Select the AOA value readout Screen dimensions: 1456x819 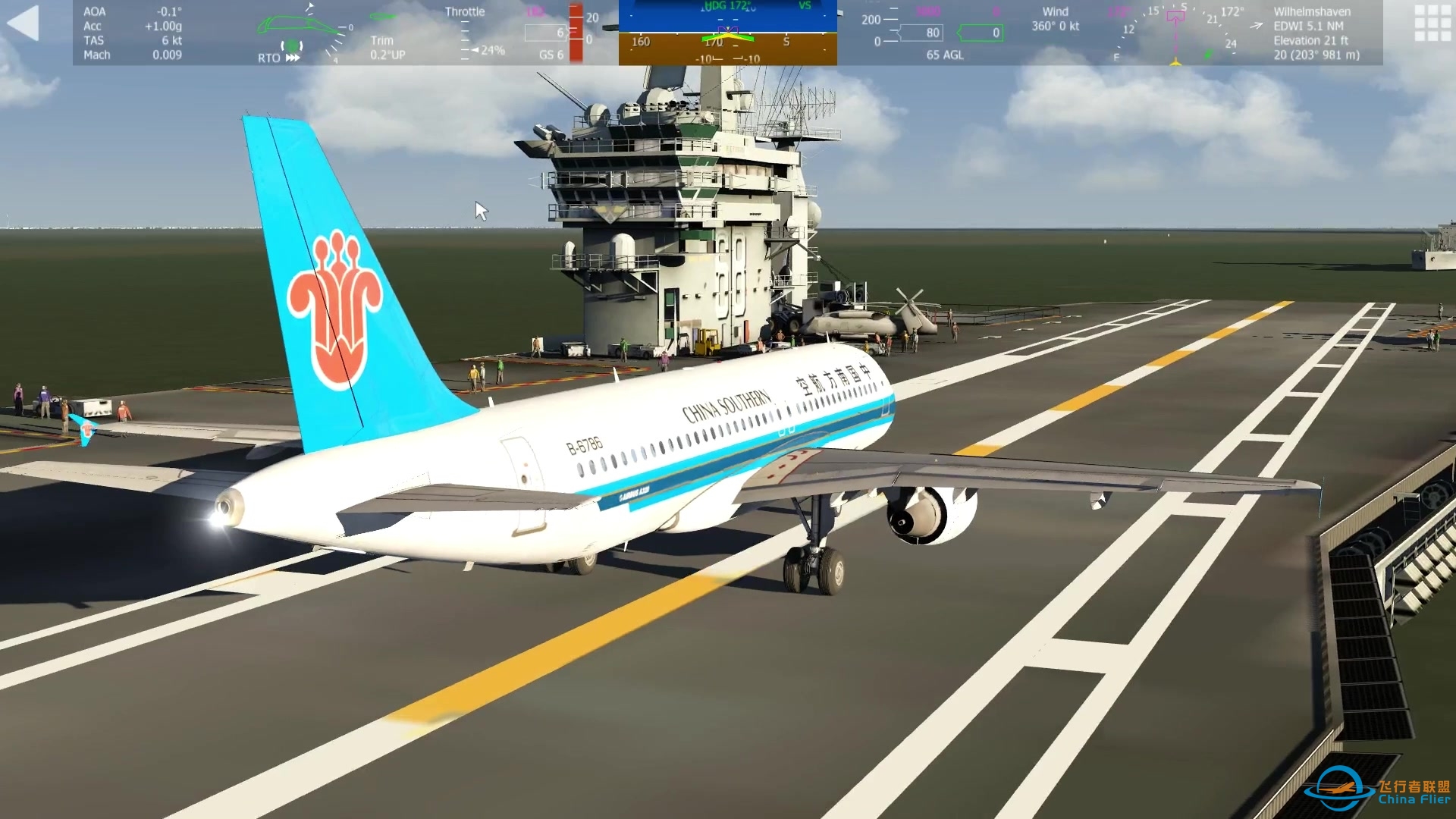(x=163, y=11)
